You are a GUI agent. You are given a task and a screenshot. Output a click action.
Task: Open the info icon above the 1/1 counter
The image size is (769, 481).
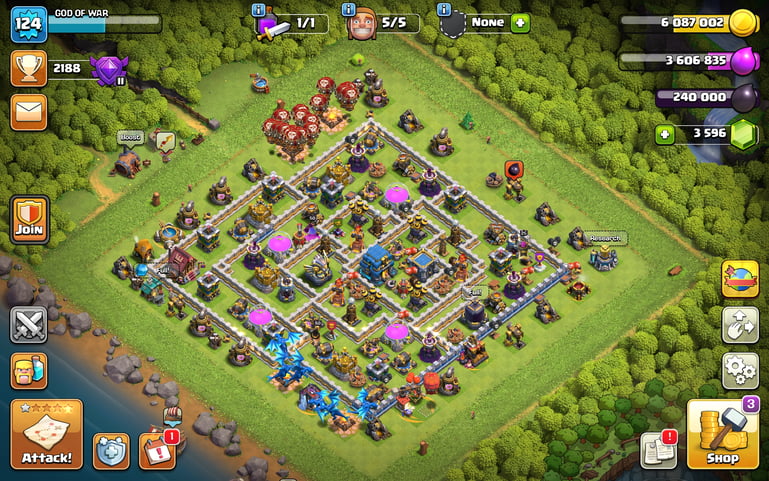[x=259, y=9]
